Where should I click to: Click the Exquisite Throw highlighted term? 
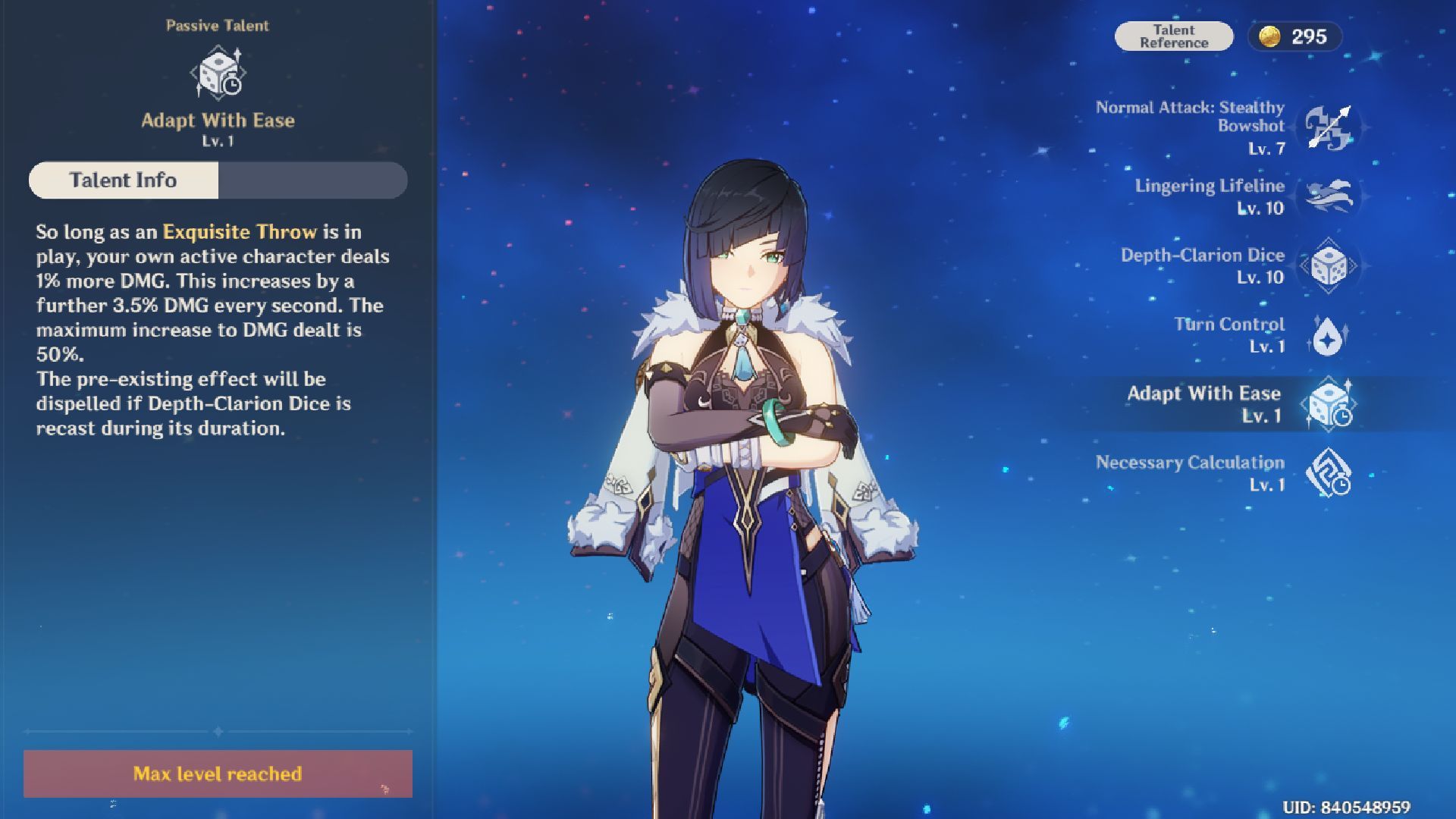(240, 232)
